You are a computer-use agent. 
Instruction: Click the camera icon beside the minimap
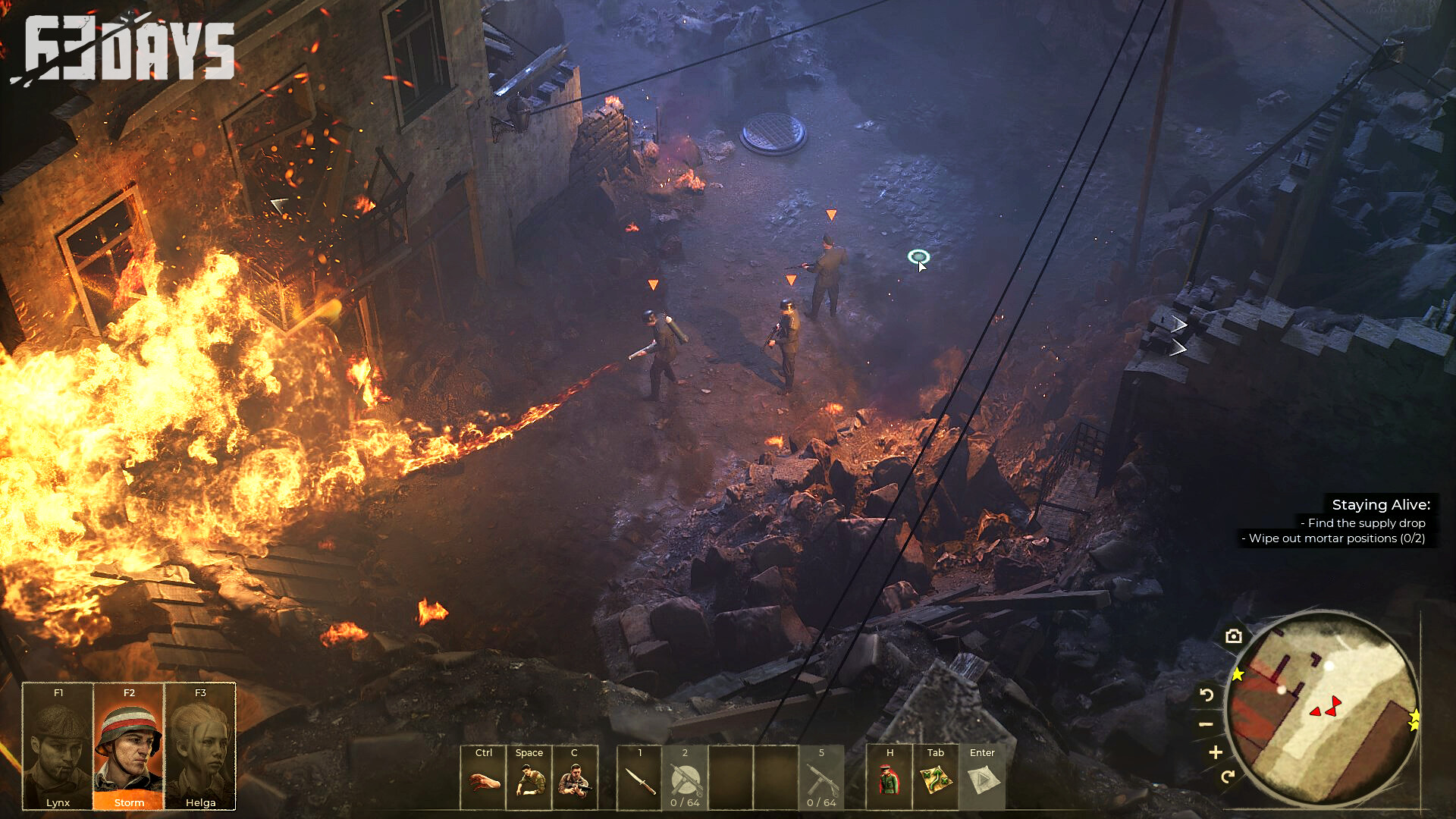1234,636
